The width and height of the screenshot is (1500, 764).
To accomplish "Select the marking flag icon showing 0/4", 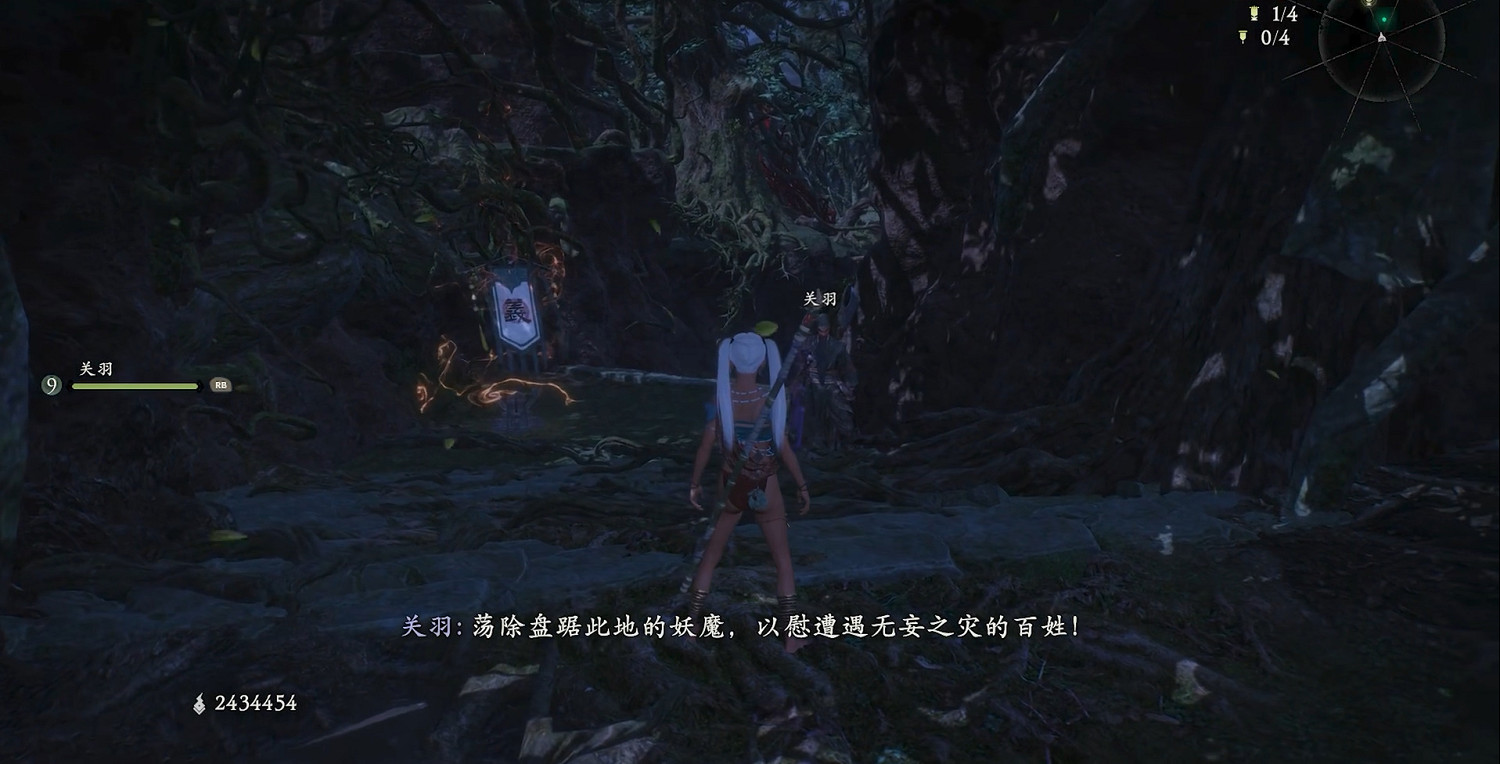I will tap(1242, 36).
